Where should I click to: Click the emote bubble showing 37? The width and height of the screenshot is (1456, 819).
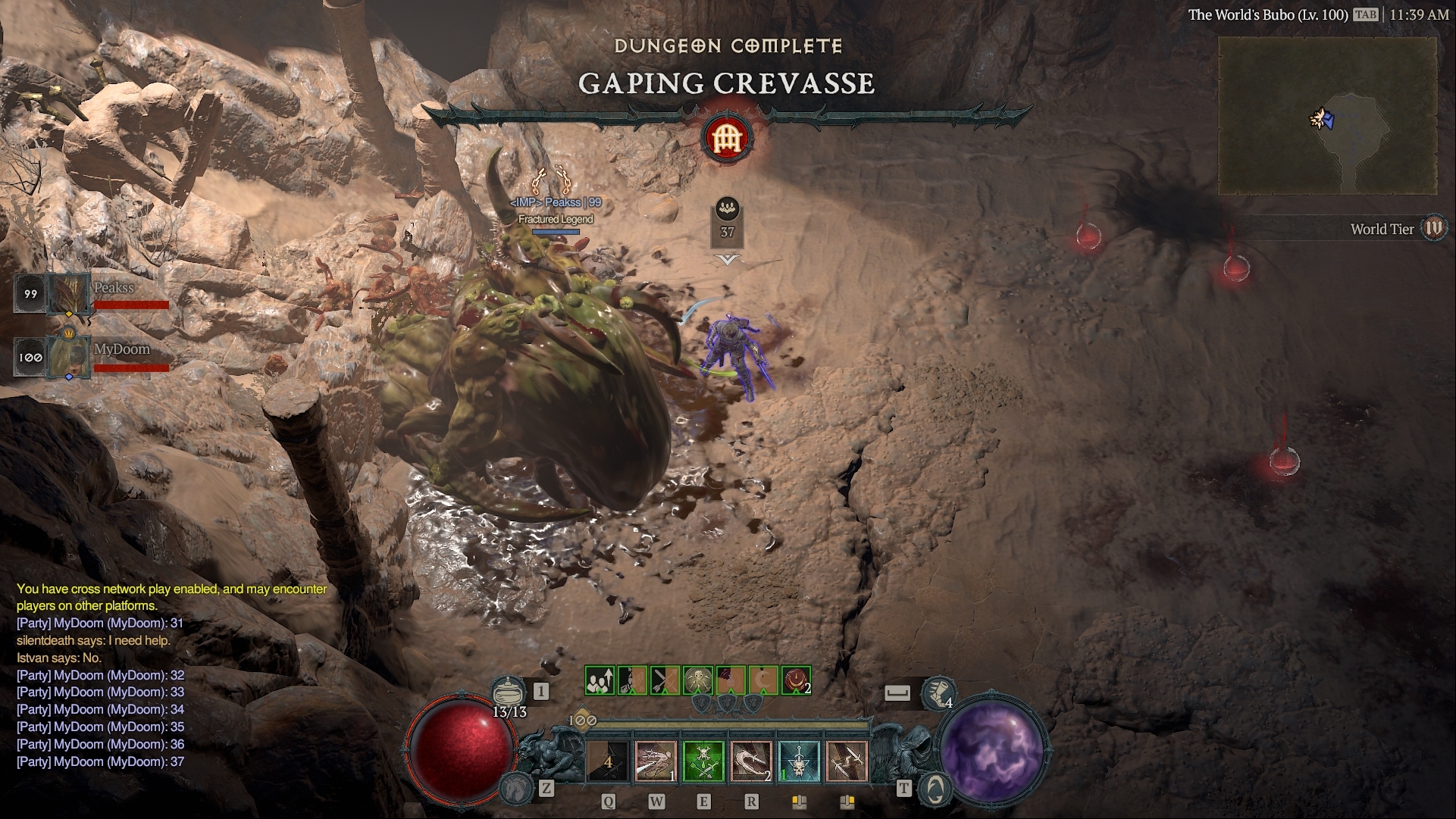pyautogui.click(x=727, y=224)
